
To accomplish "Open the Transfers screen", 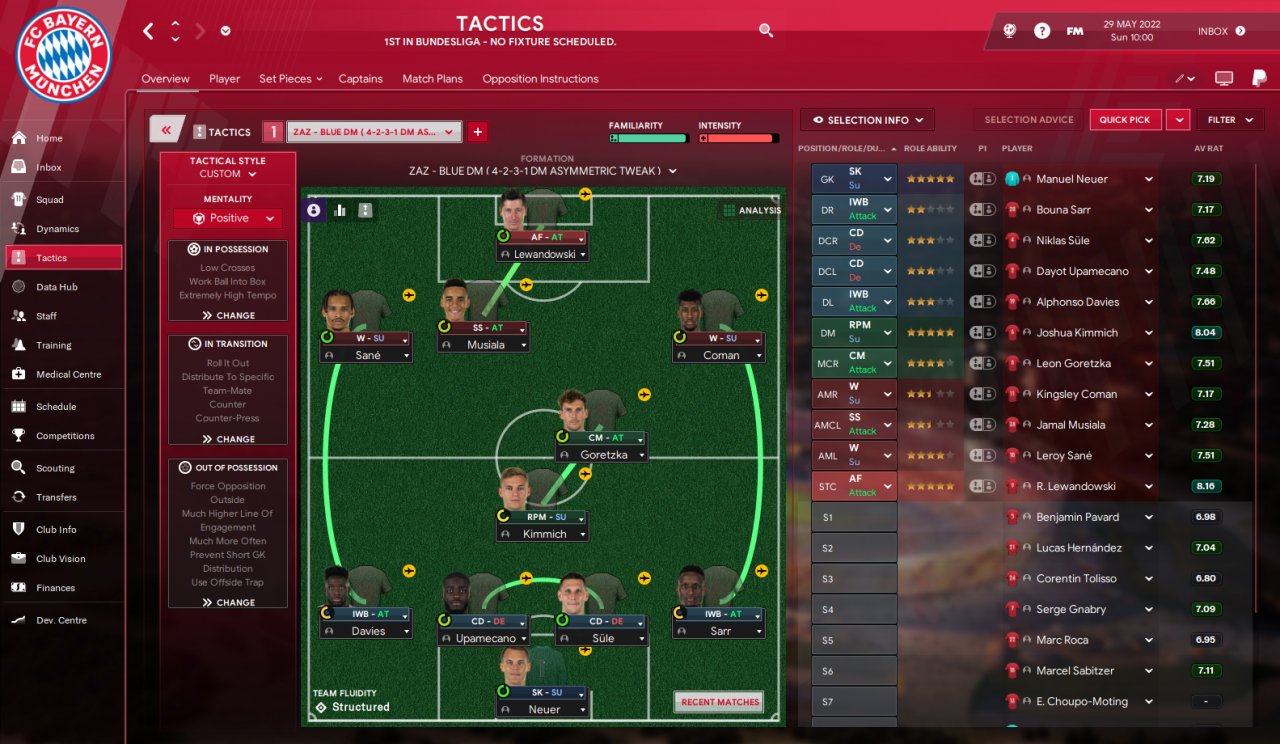I will coord(56,497).
